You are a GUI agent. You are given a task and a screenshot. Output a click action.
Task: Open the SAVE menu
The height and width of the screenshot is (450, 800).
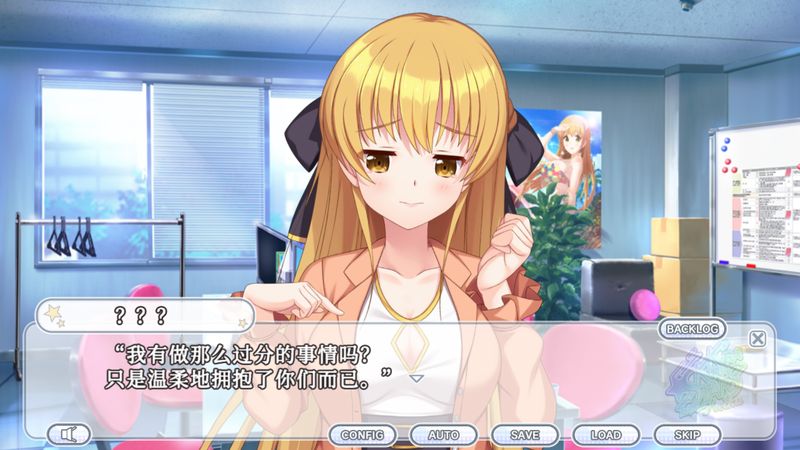point(524,435)
